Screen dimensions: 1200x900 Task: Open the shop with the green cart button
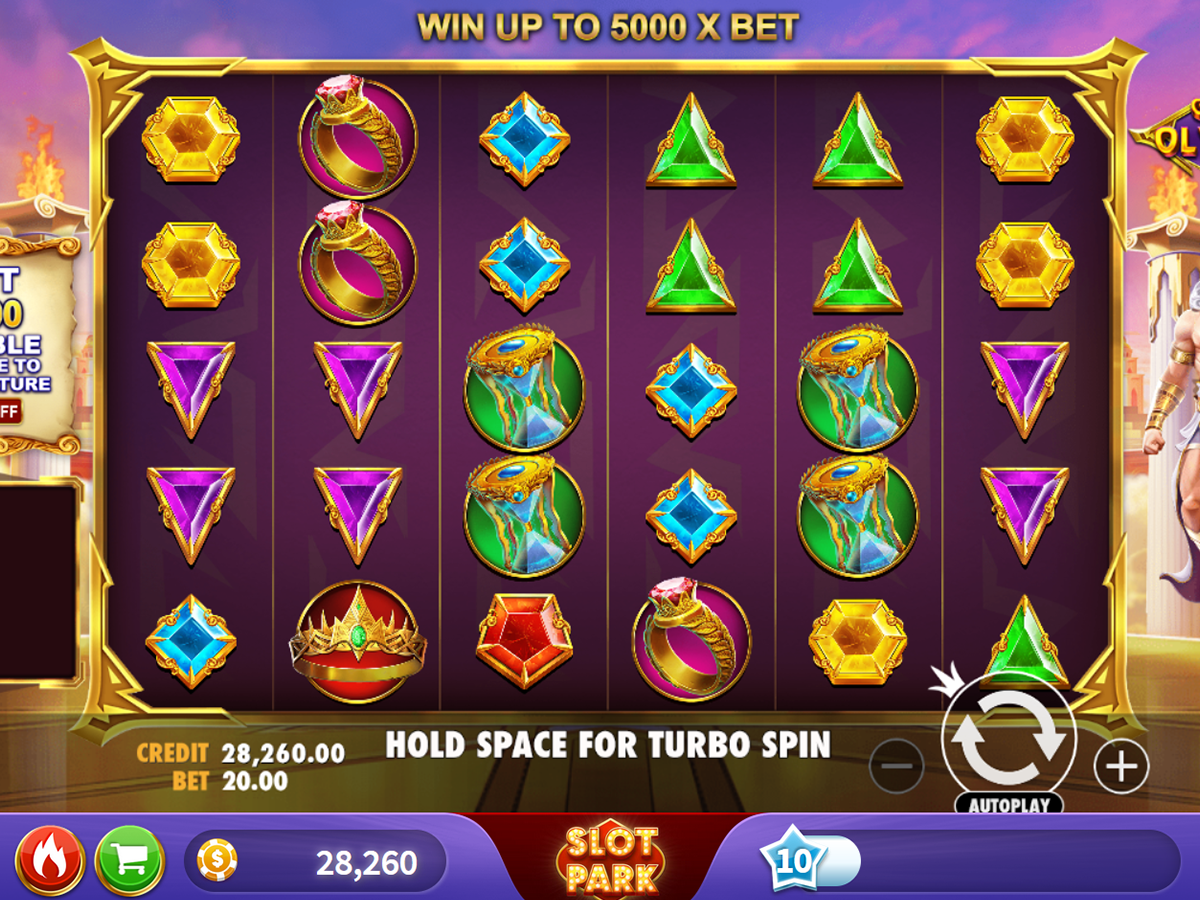[x=128, y=860]
